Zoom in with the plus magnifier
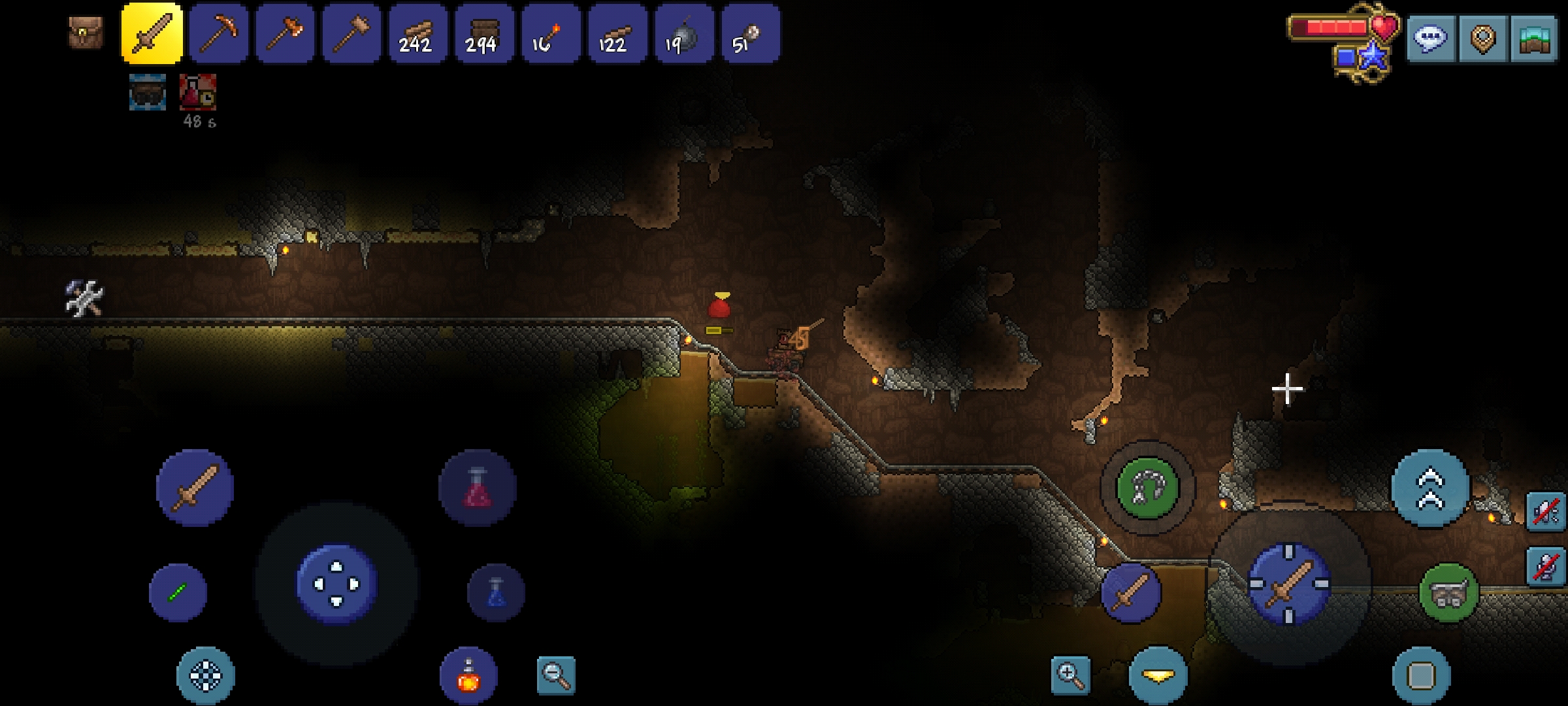The height and width of the screenshot is (706, 1568). (1070, 675)
